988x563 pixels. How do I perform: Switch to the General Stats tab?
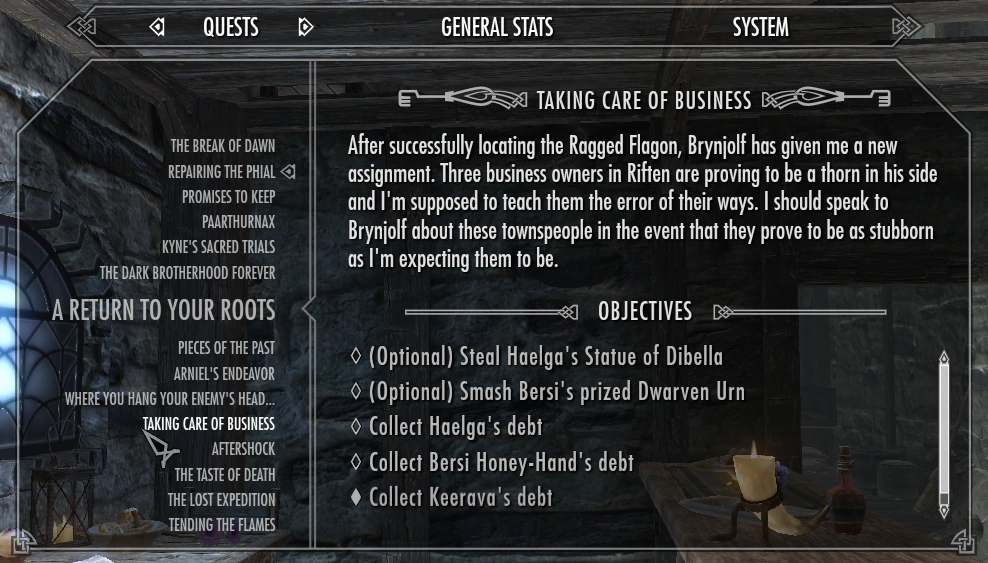coord(497,27)
